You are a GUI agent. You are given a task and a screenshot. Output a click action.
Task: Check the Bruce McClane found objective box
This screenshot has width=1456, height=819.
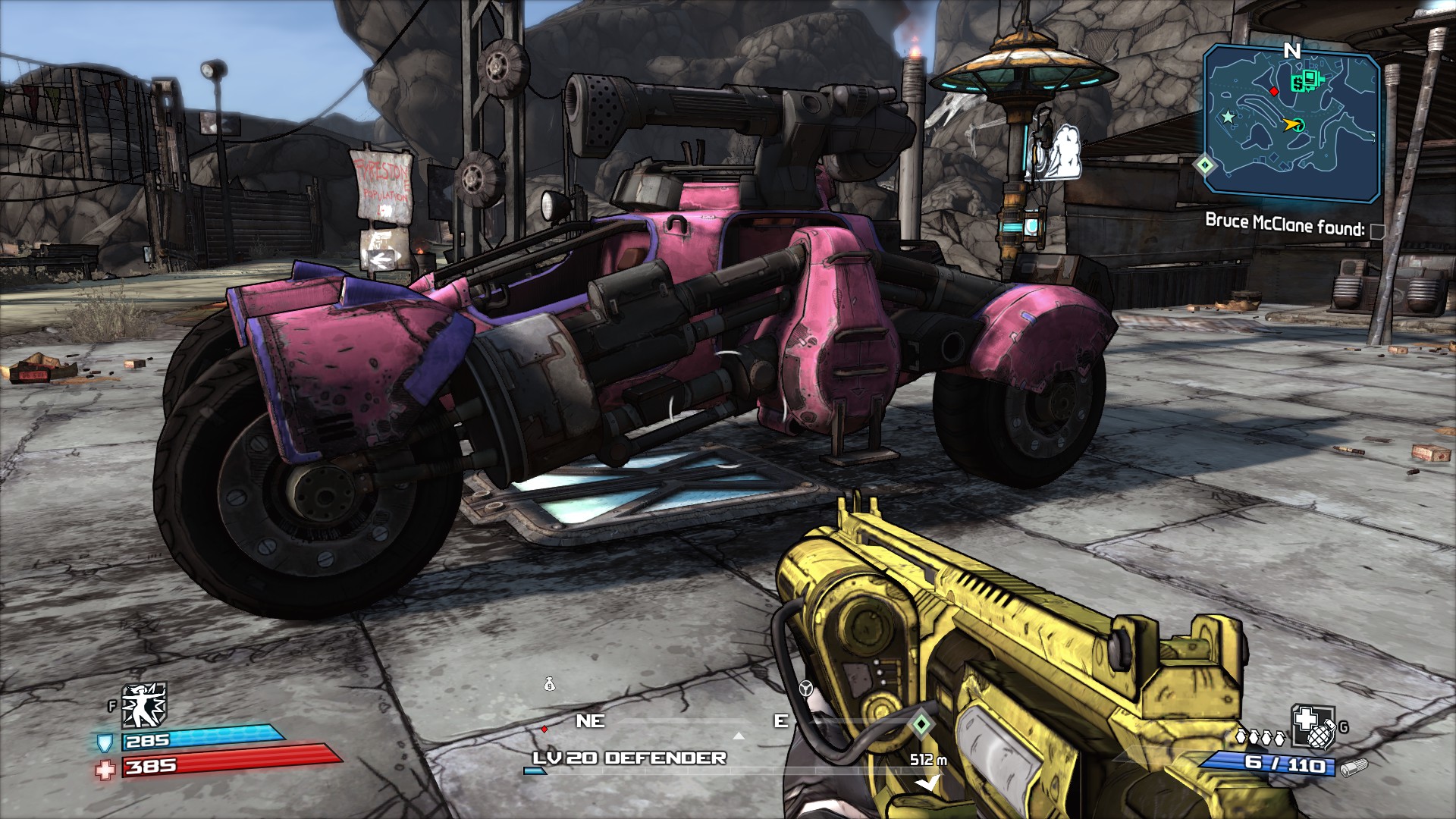[x=1378, y=231]
